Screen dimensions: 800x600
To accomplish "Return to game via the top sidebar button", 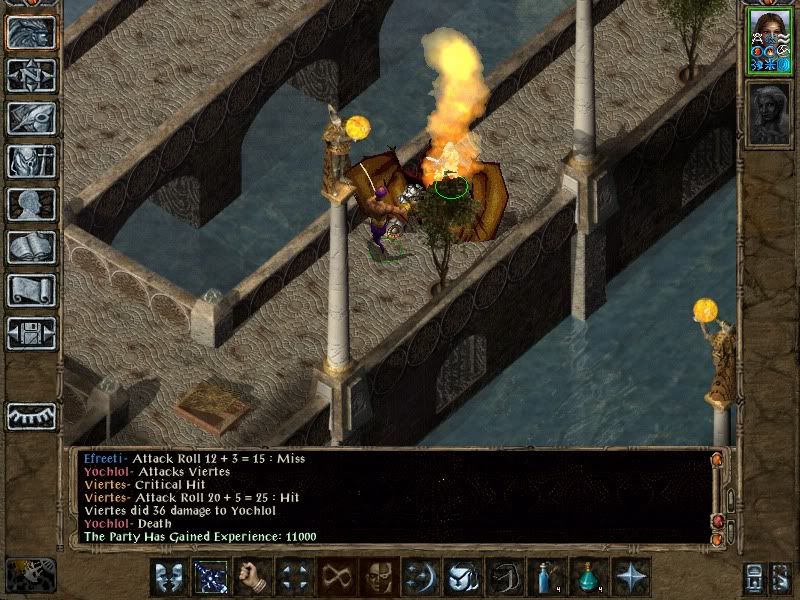I will point(31,31).
